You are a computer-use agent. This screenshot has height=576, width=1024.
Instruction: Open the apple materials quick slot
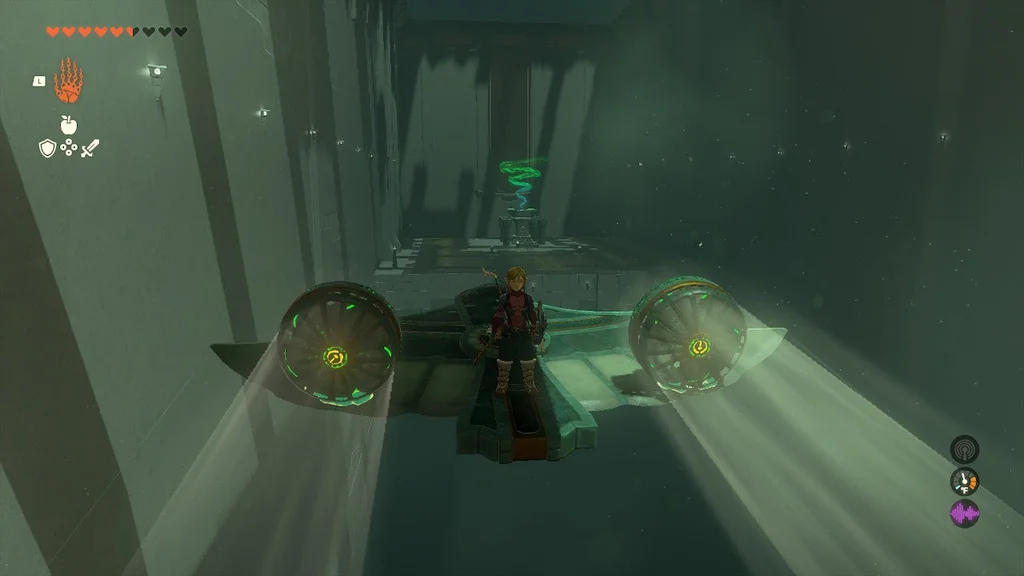69,124
